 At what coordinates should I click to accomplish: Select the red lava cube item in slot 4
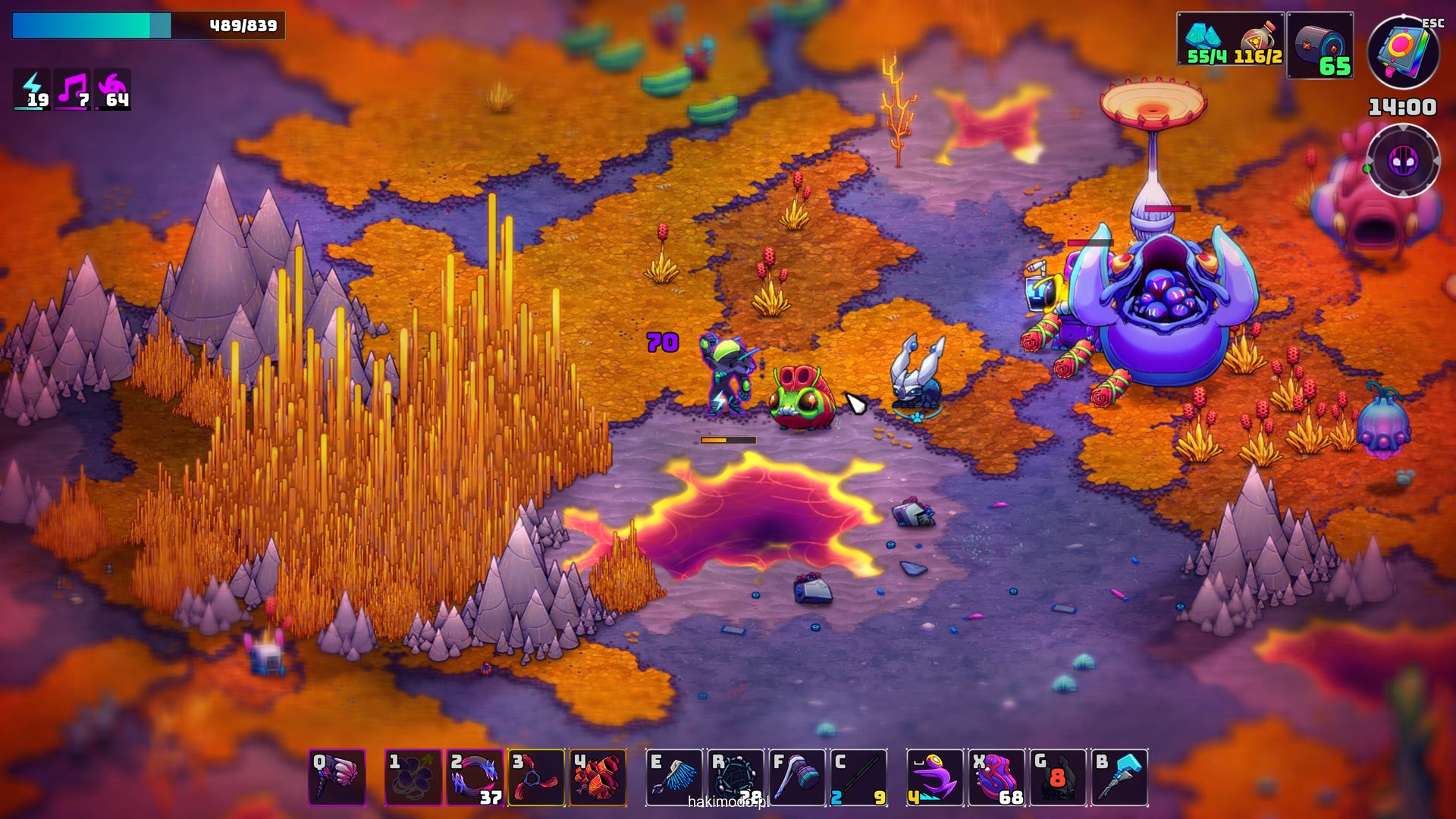coord(598,777)
